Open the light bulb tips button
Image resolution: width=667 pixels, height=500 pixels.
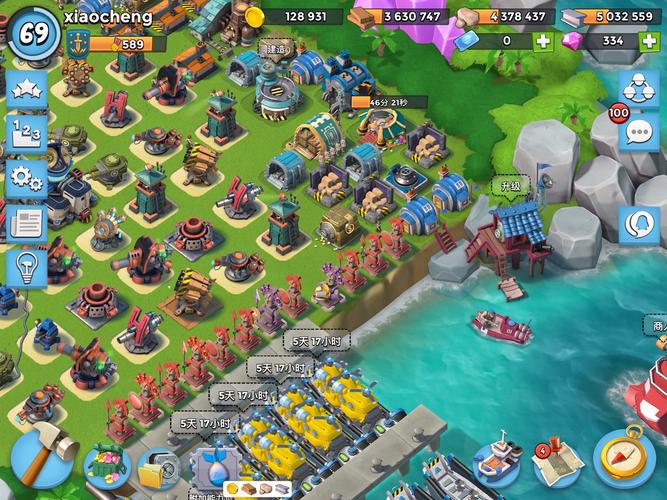24,268
